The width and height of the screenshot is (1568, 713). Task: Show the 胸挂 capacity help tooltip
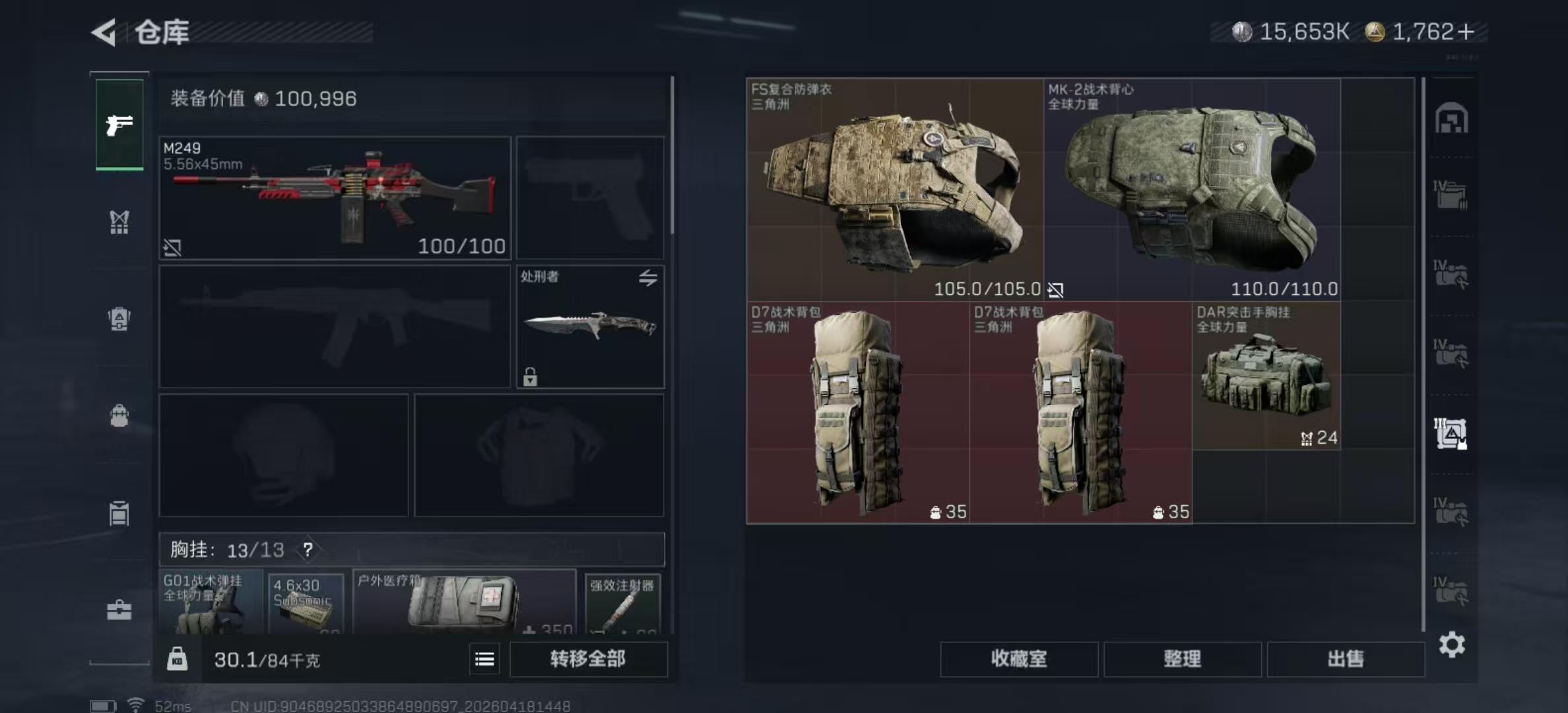point(308,549)
